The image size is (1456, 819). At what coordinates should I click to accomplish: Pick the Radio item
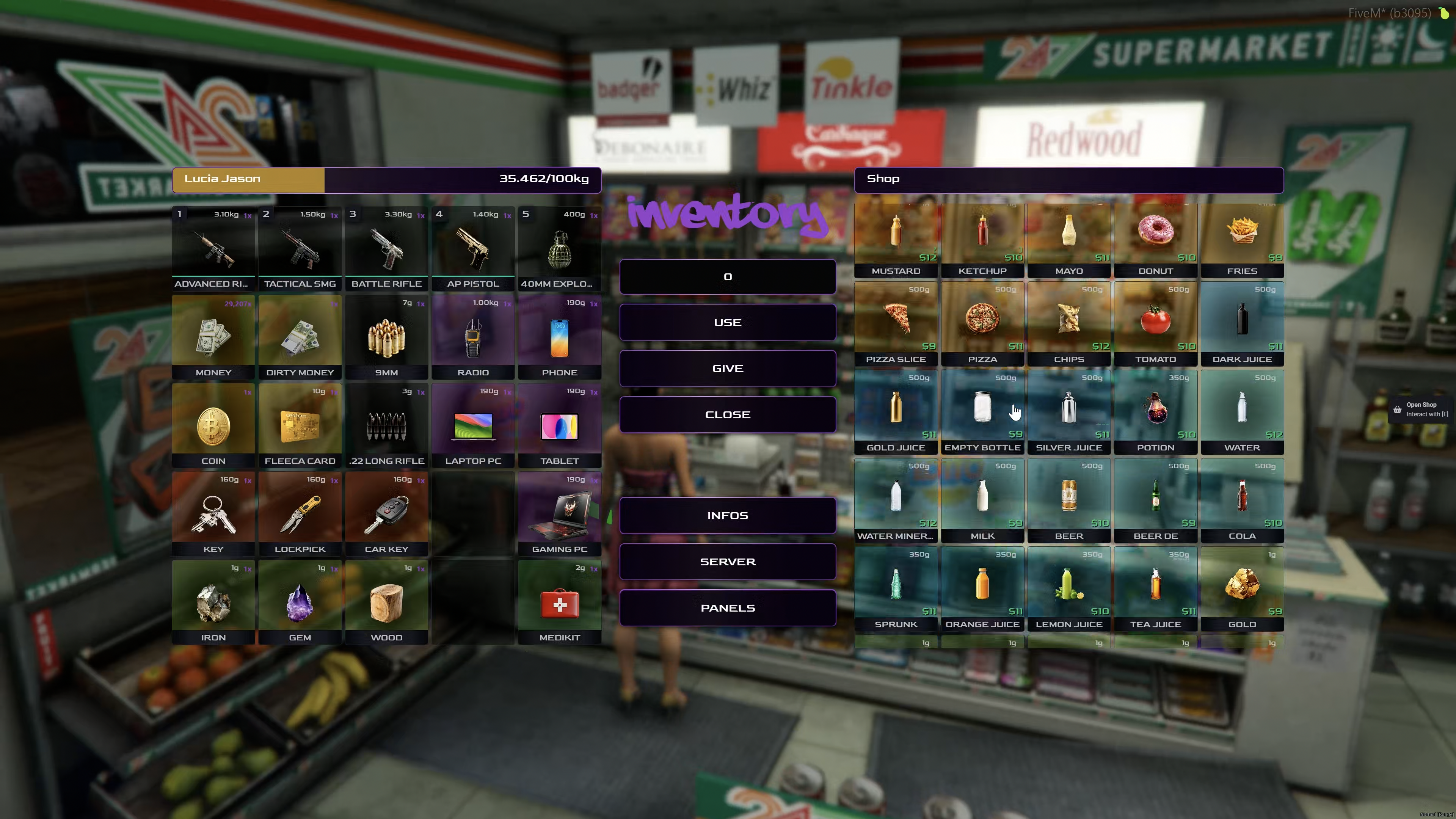pos(473,337)
